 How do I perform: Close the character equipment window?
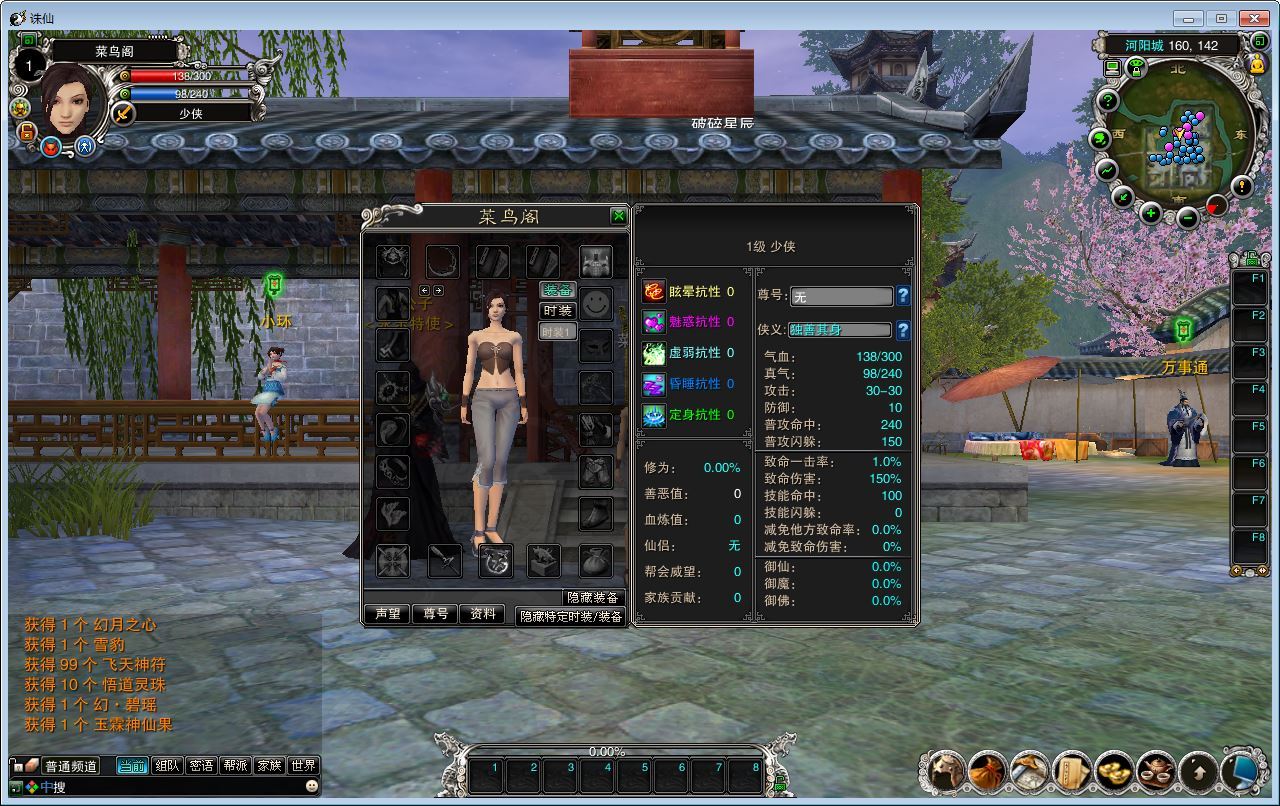(618, 216)
